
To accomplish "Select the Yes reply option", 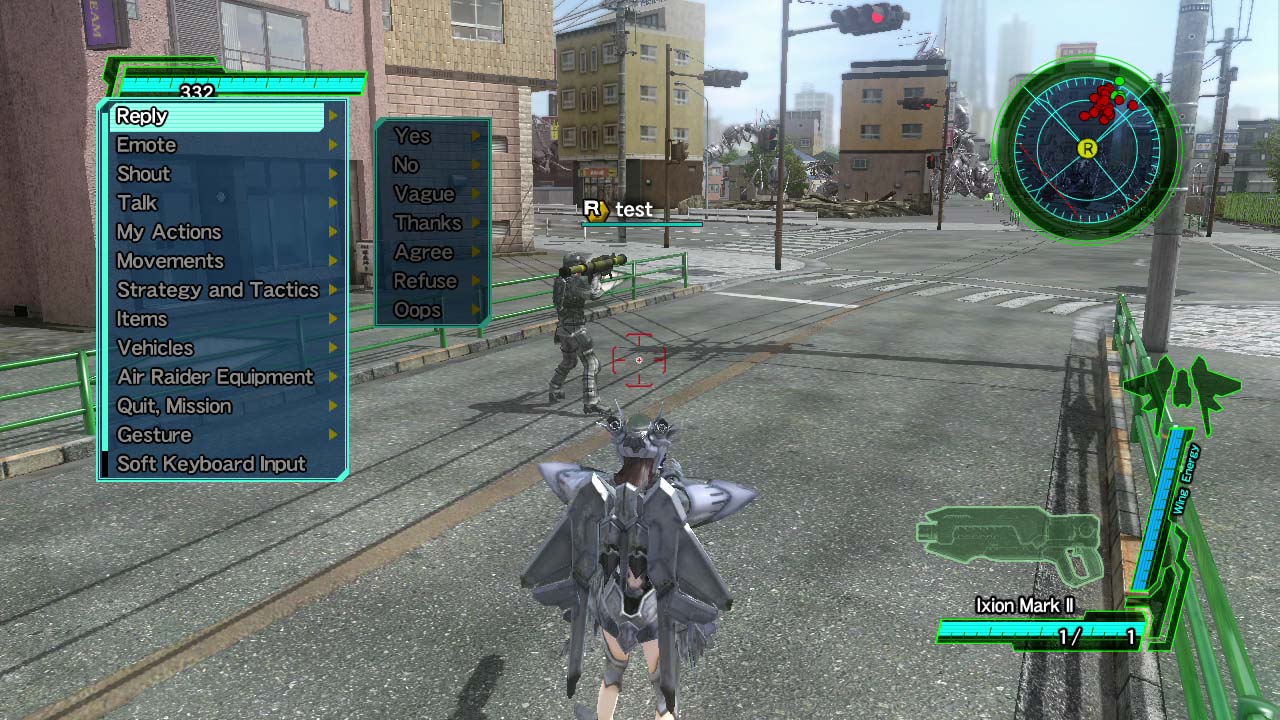I will [413, 136].
